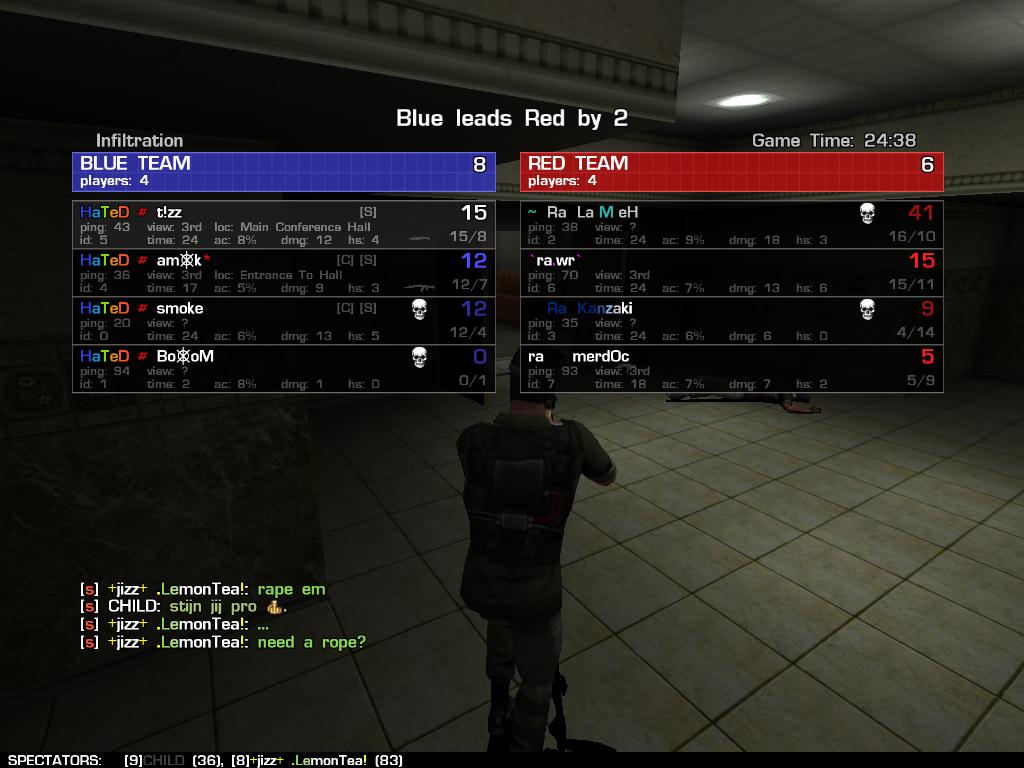Select the Ra La M eH player row

pos(731,225)
